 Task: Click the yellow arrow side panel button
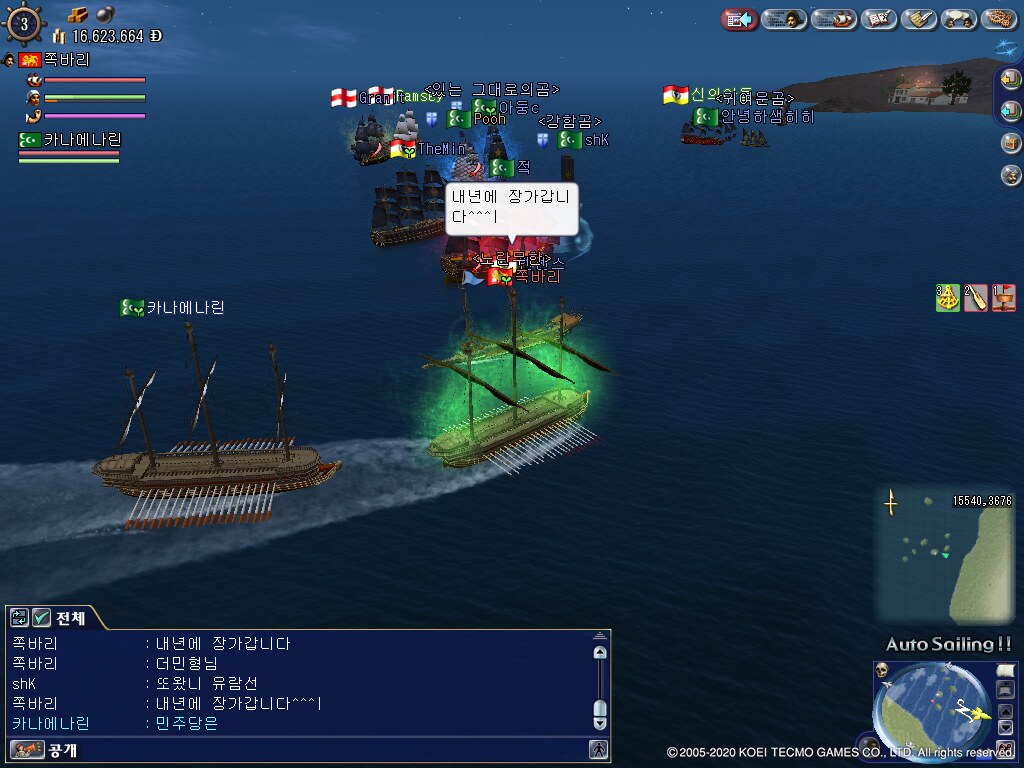[x=1011, y=79]
